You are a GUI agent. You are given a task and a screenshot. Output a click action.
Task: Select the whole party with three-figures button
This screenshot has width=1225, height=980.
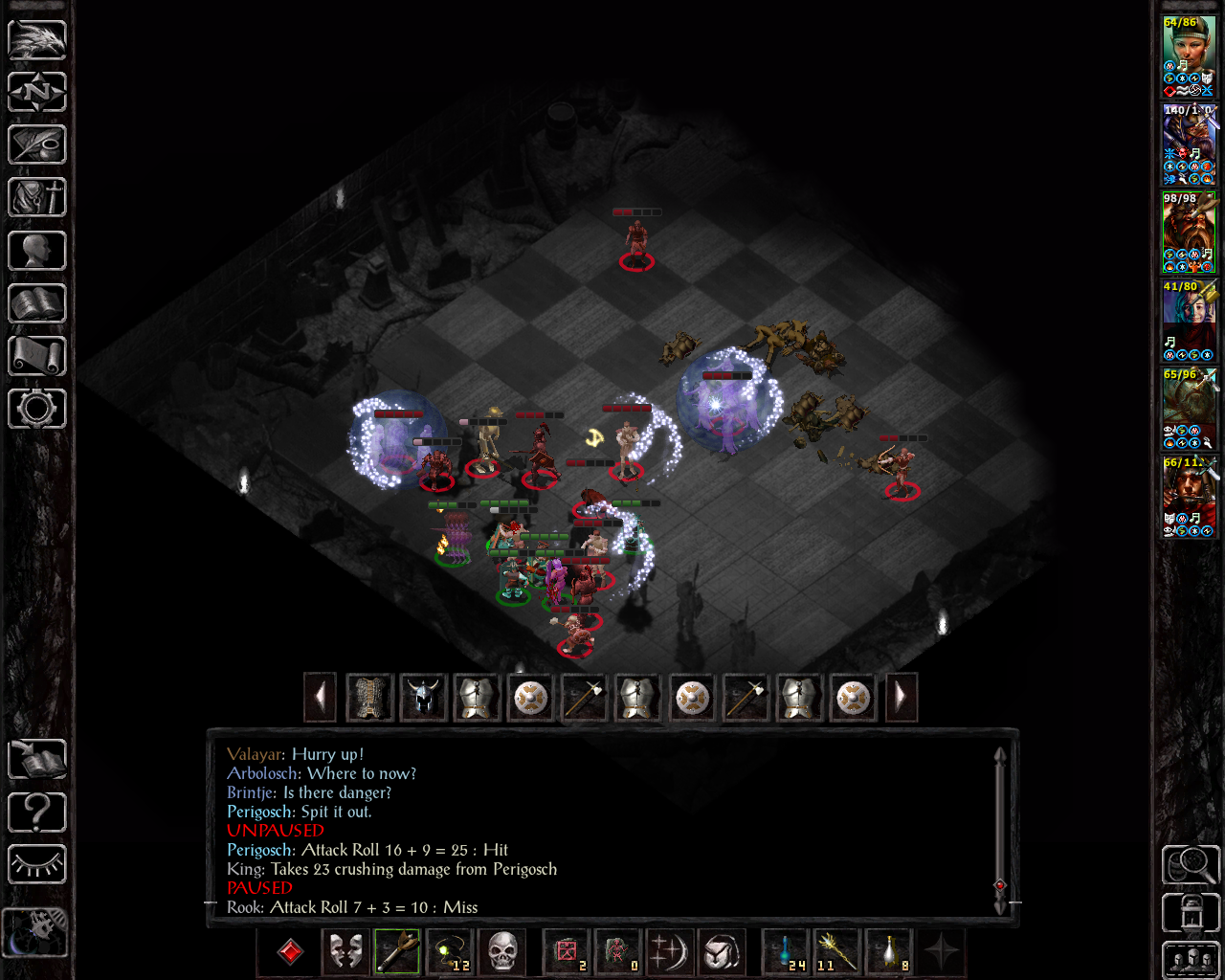pyautogui.click(x=1191, y=960)
